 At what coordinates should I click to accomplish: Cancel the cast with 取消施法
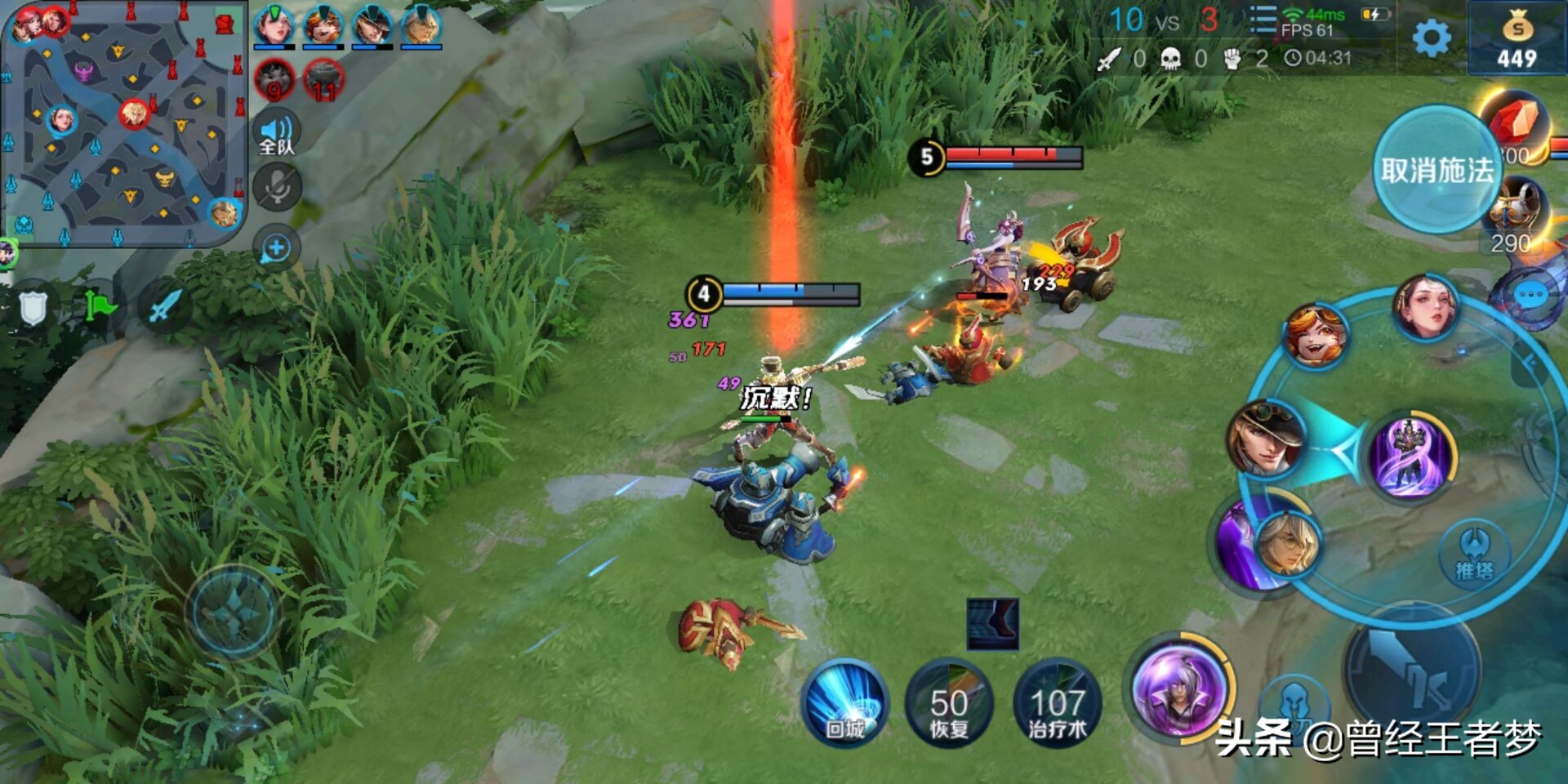1436,170
